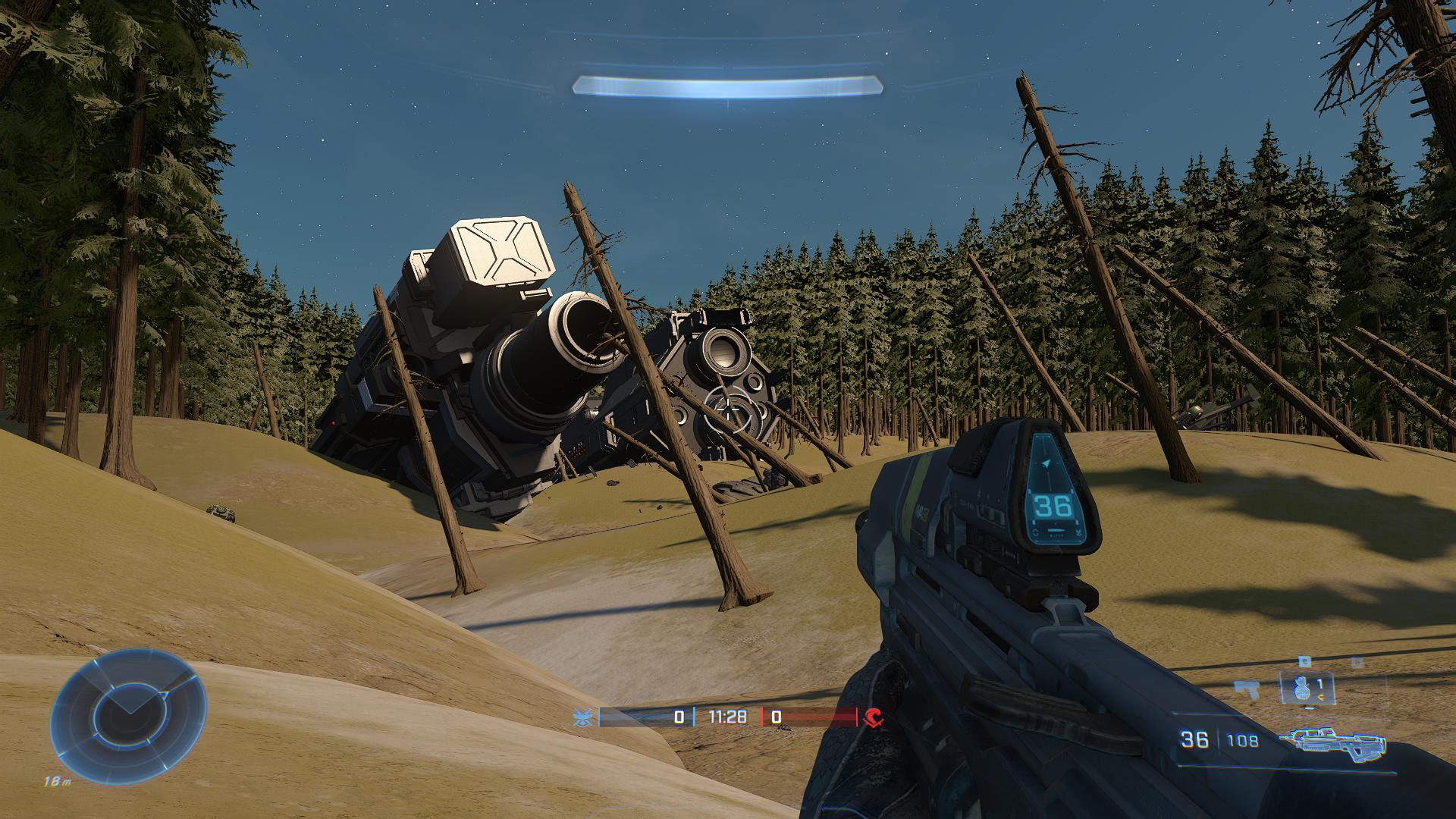Switch to the sidearm pistol icon
This screenshot has width=1456, height=819.
coord(1246,689)
